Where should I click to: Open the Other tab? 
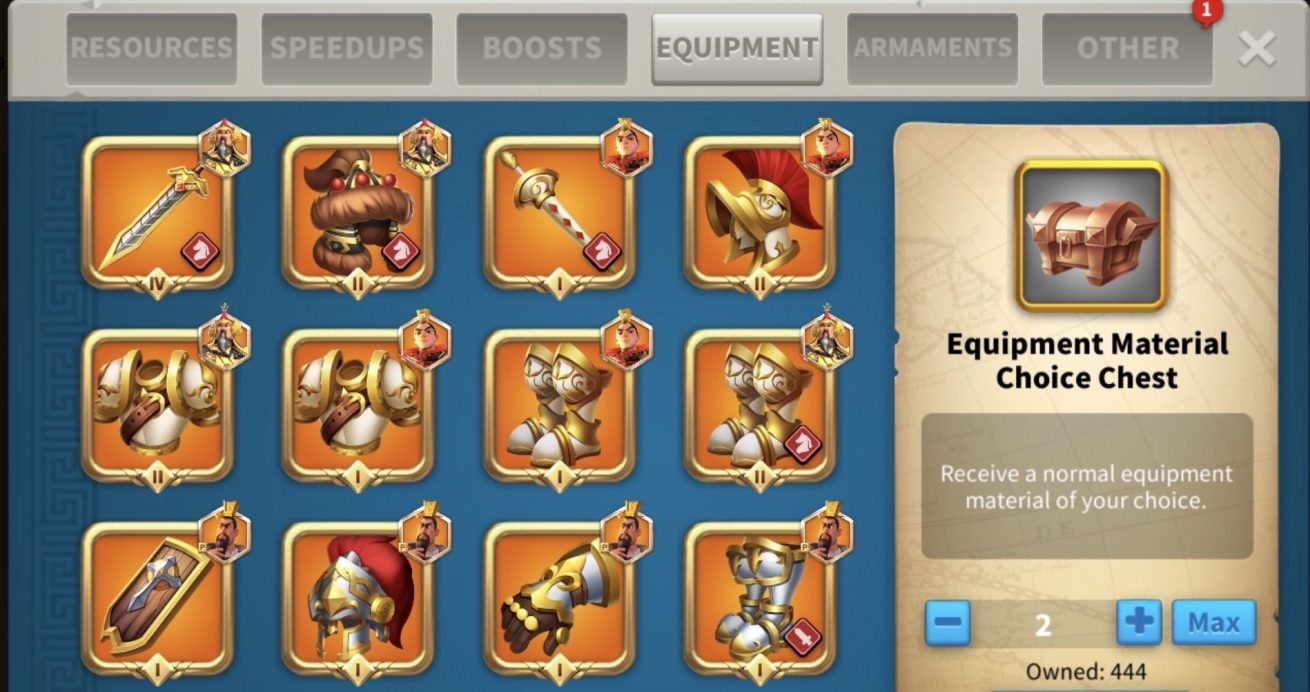pos(1127,48)
